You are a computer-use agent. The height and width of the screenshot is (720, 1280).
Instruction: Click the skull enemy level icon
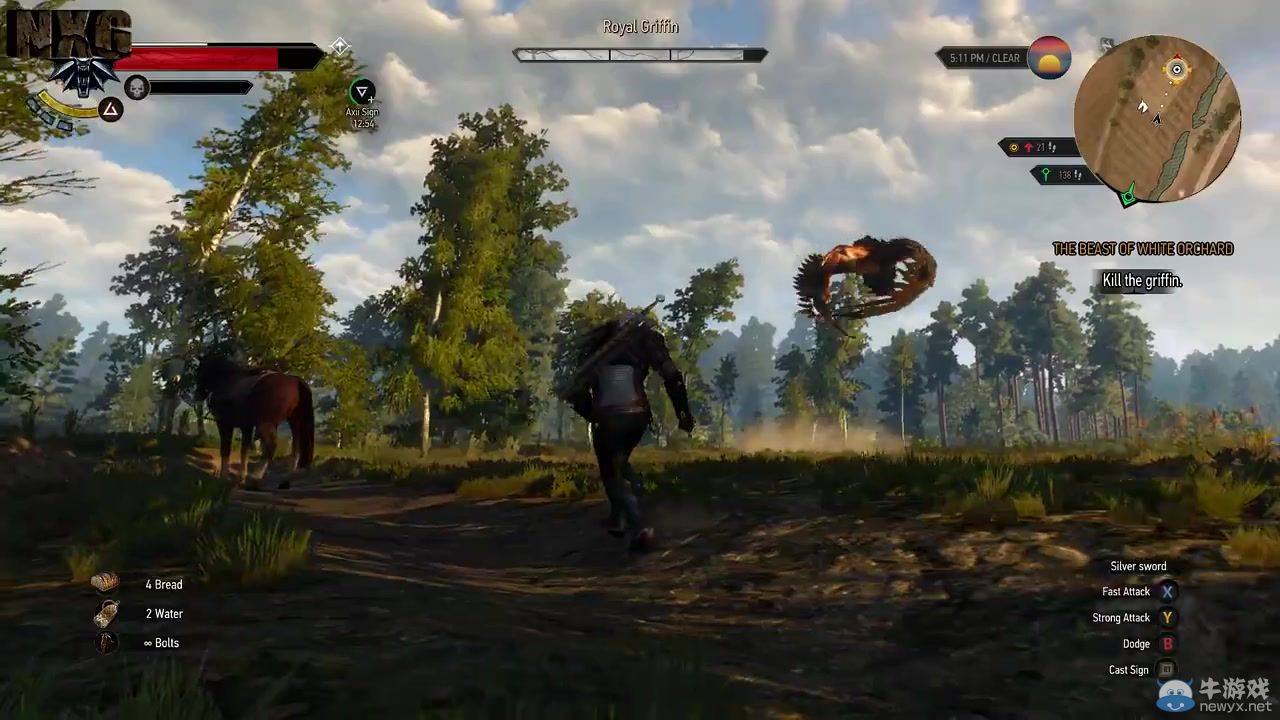pyautogui.click(x=136, y=88)
